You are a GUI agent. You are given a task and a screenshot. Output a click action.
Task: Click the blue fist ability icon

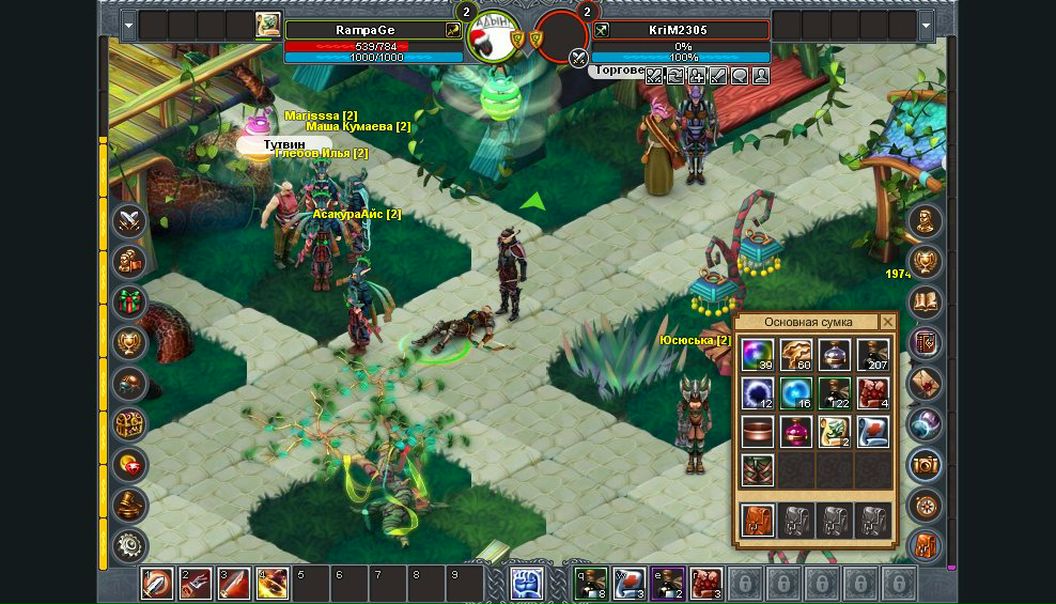coord(527,583)
